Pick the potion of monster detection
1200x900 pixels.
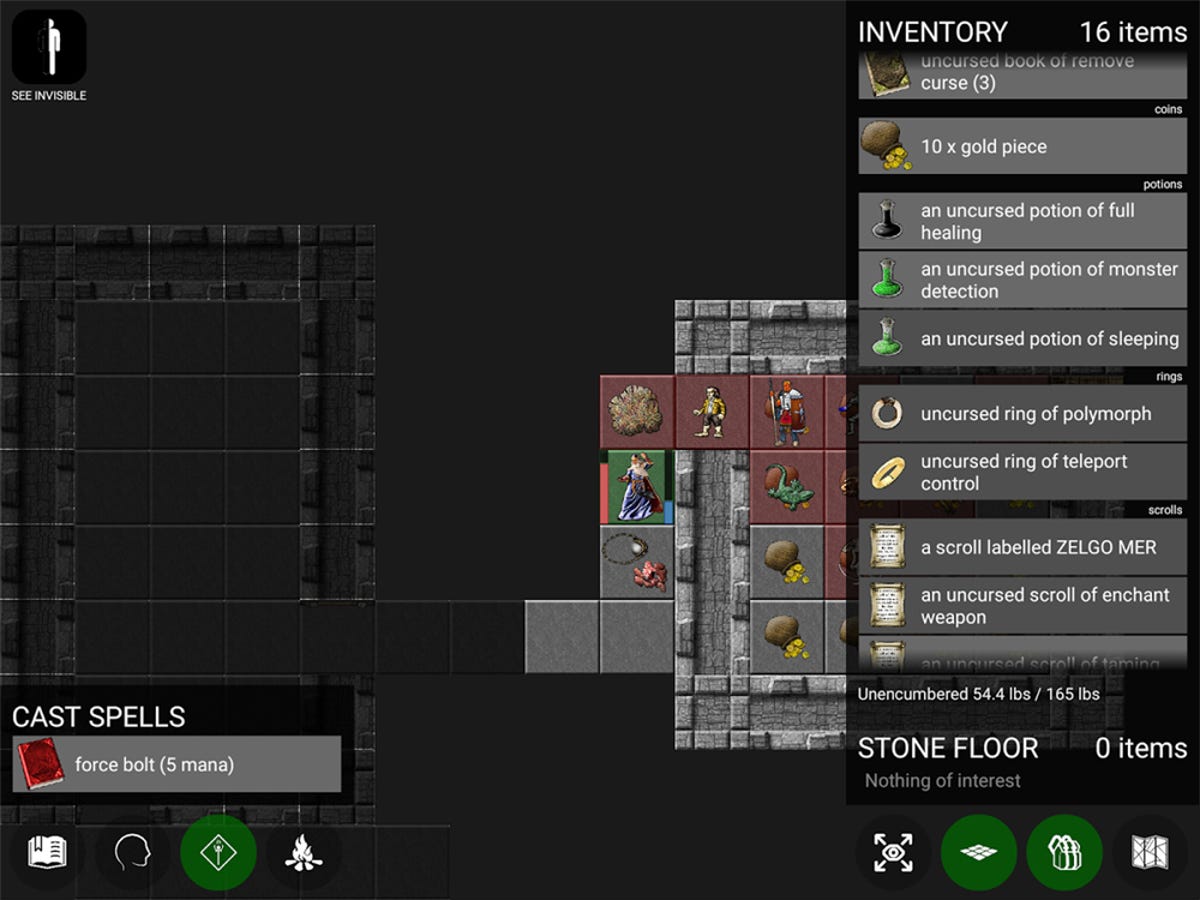tap(1022, 280)
